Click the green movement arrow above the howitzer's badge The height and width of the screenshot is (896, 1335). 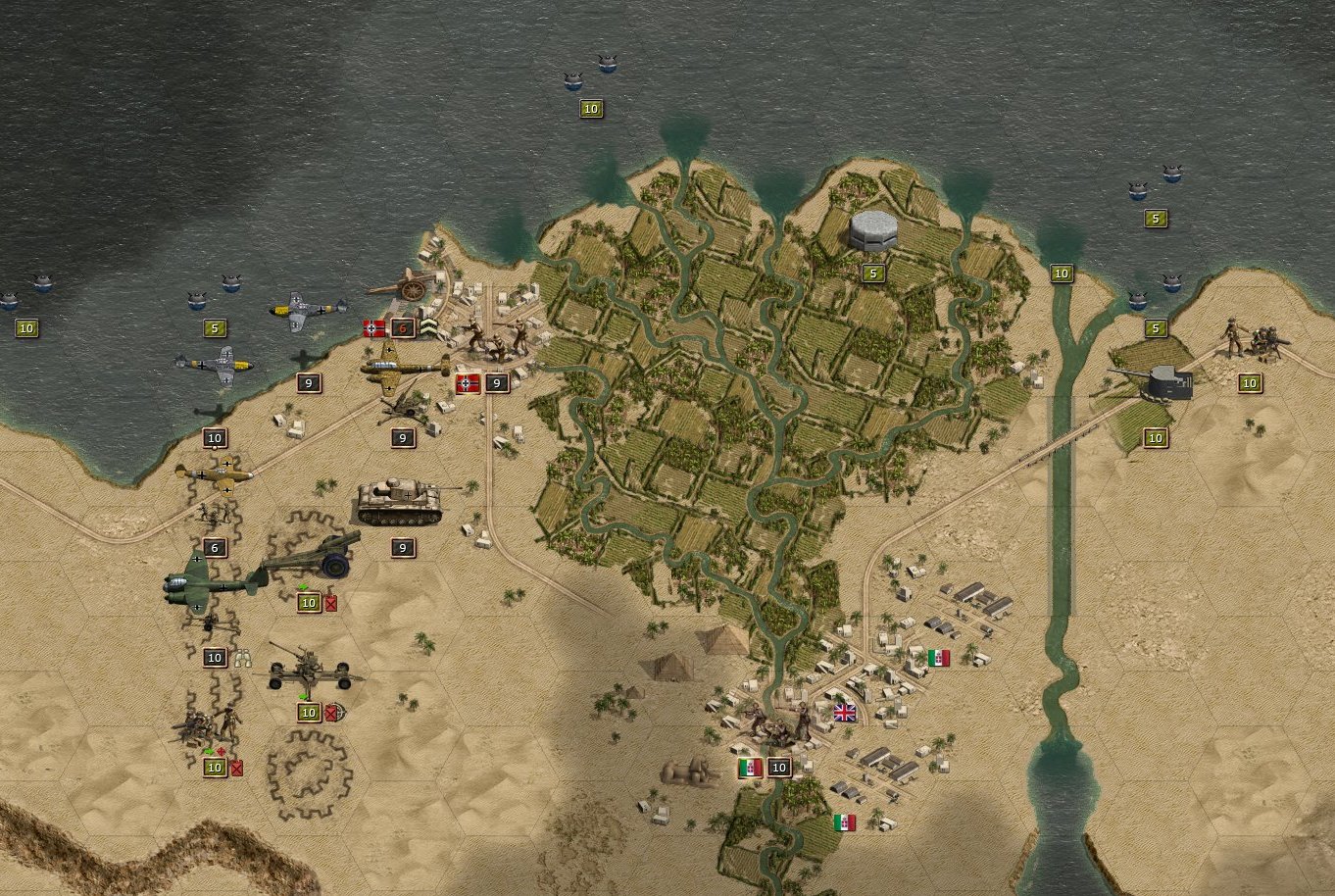coord(304,586)
